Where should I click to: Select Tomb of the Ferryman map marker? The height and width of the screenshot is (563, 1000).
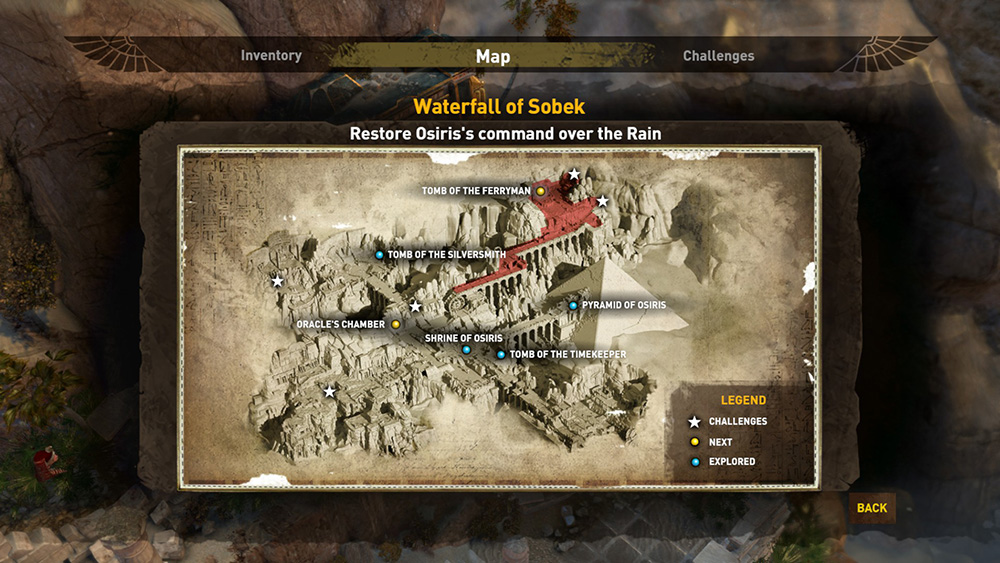pyautogui.click(x=541, y=191)
